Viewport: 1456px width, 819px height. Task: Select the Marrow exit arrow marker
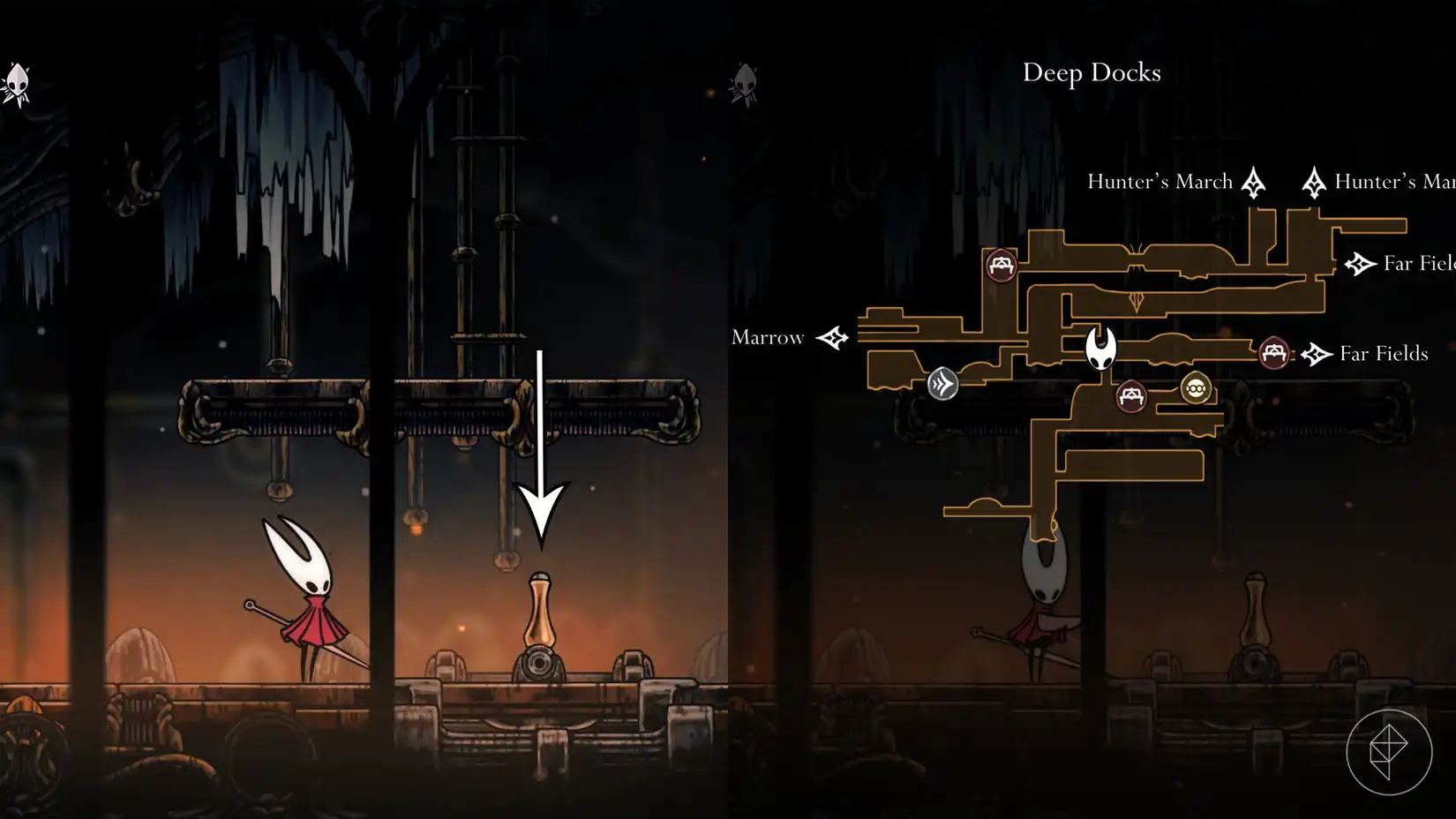point(833,337)
